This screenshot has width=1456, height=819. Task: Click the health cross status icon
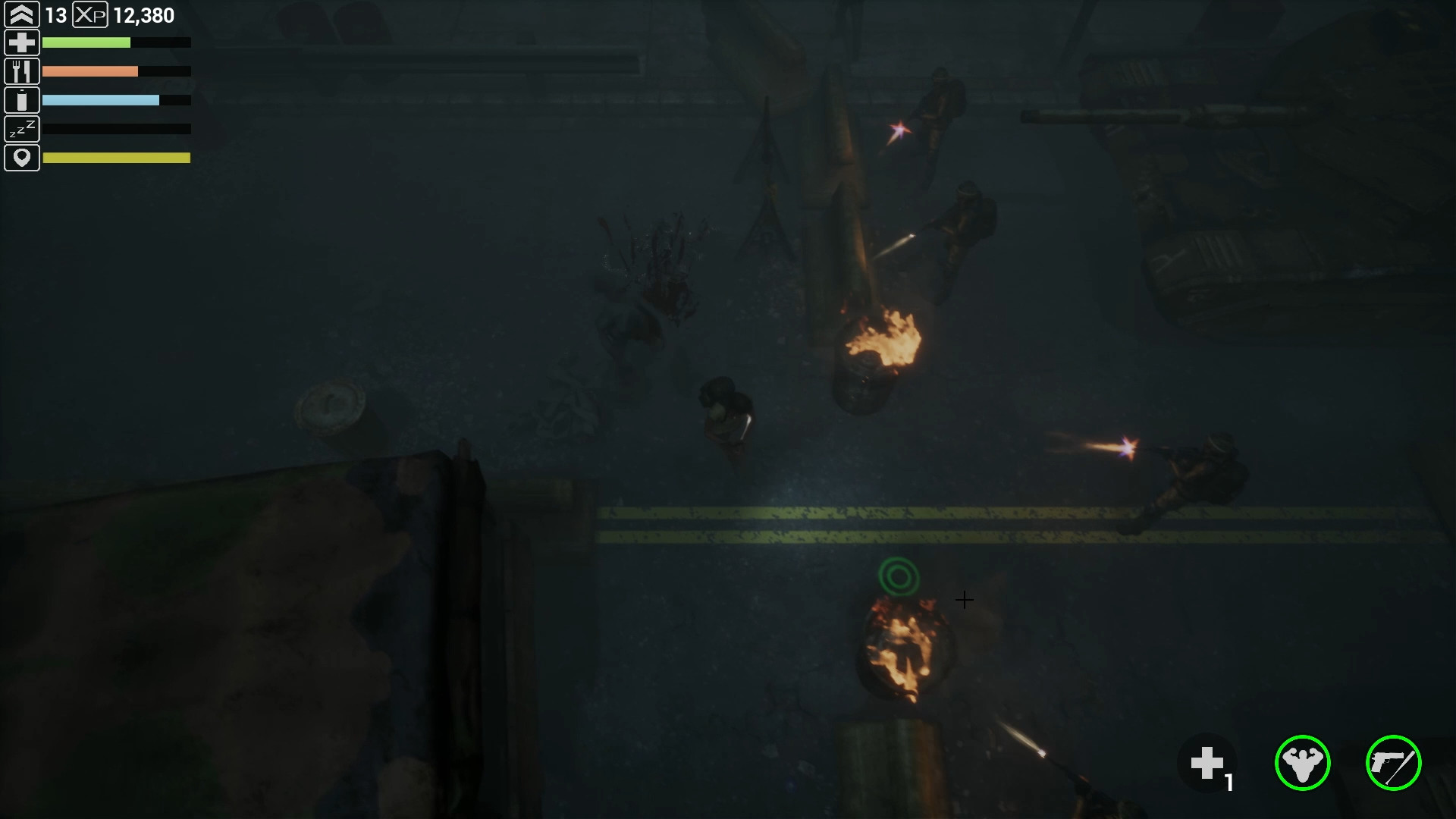click(22, 42)
